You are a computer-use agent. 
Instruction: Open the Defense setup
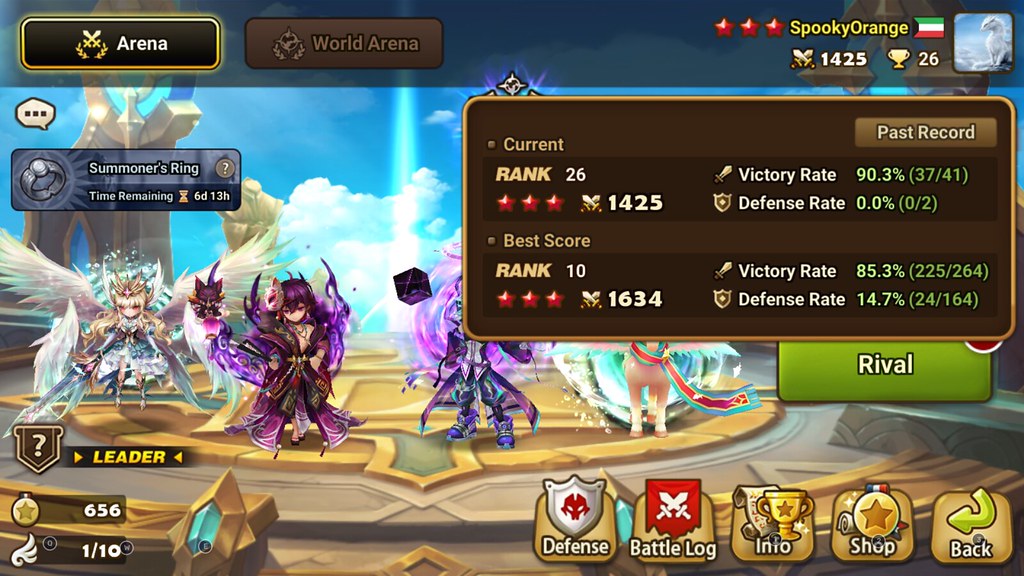pos(575,520)
